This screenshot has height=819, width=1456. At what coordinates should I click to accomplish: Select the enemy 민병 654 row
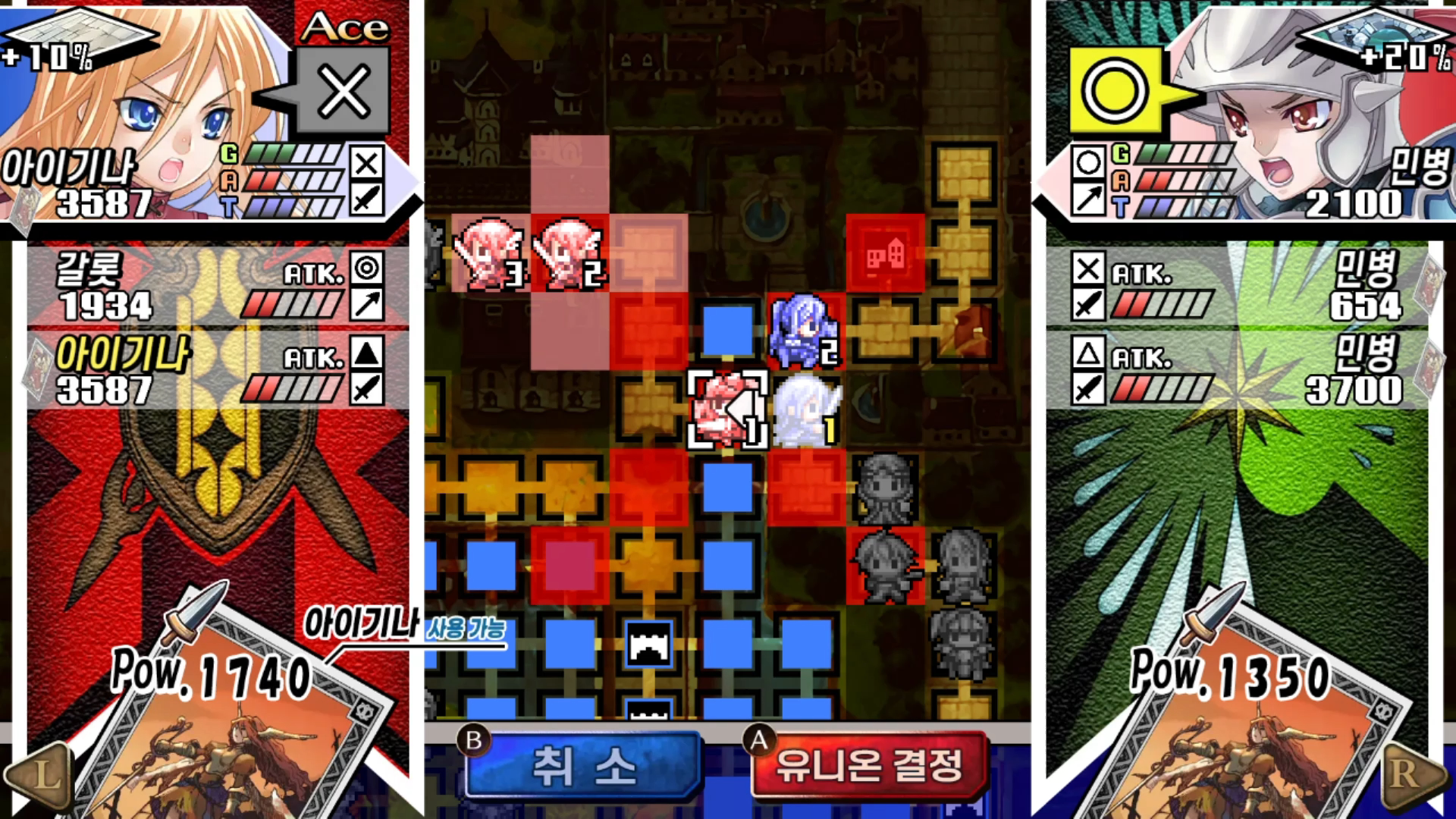1237,288
